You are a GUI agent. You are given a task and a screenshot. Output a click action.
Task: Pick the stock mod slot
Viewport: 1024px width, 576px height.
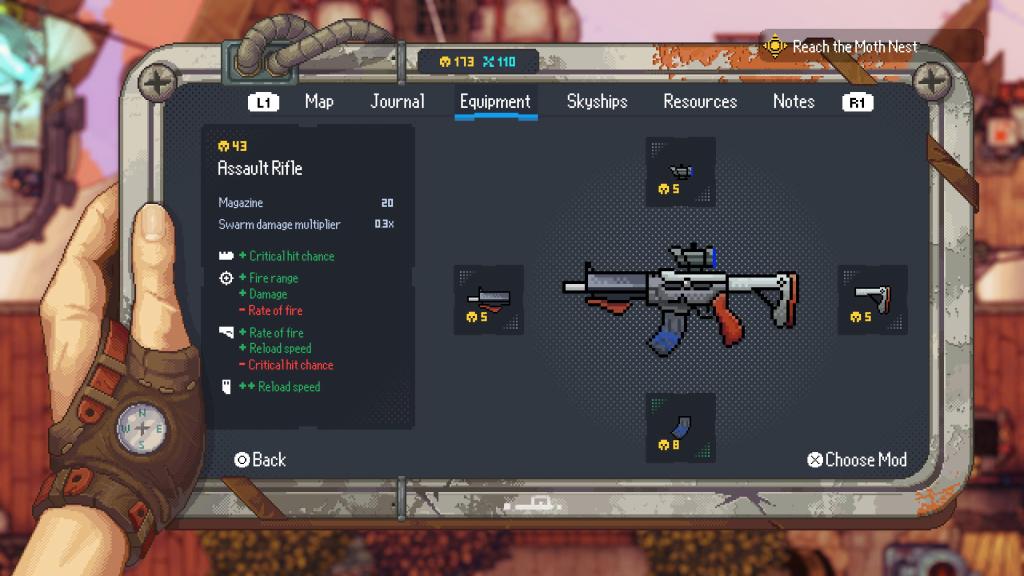[x=872, y=300]
